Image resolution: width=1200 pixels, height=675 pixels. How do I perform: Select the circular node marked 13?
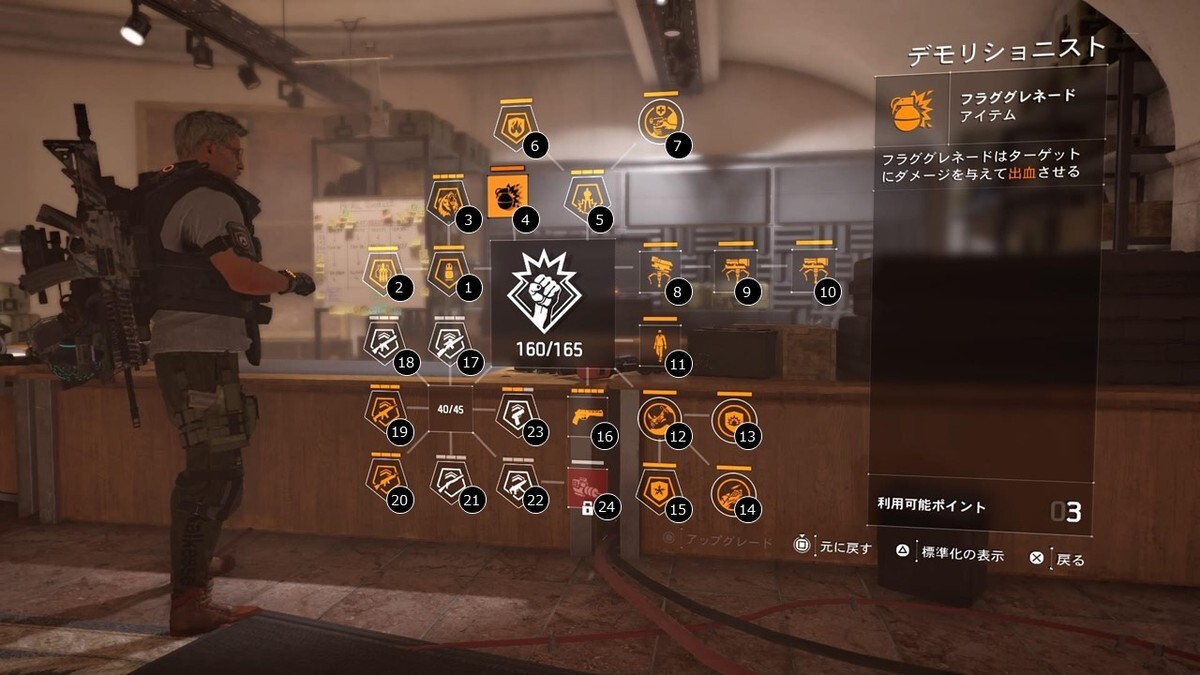732,417
